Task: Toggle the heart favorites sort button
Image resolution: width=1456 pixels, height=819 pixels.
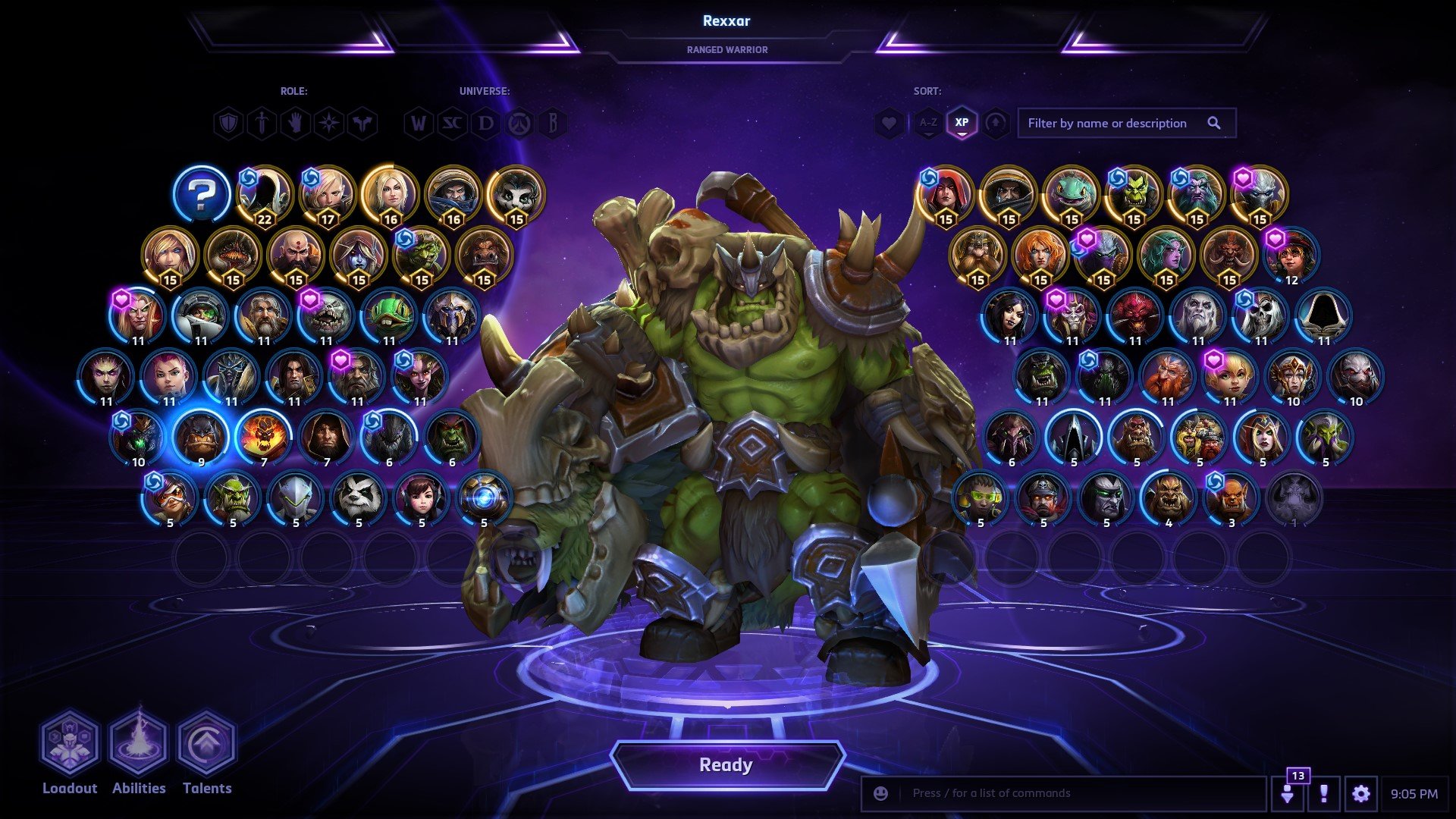Action: point(889,123)
